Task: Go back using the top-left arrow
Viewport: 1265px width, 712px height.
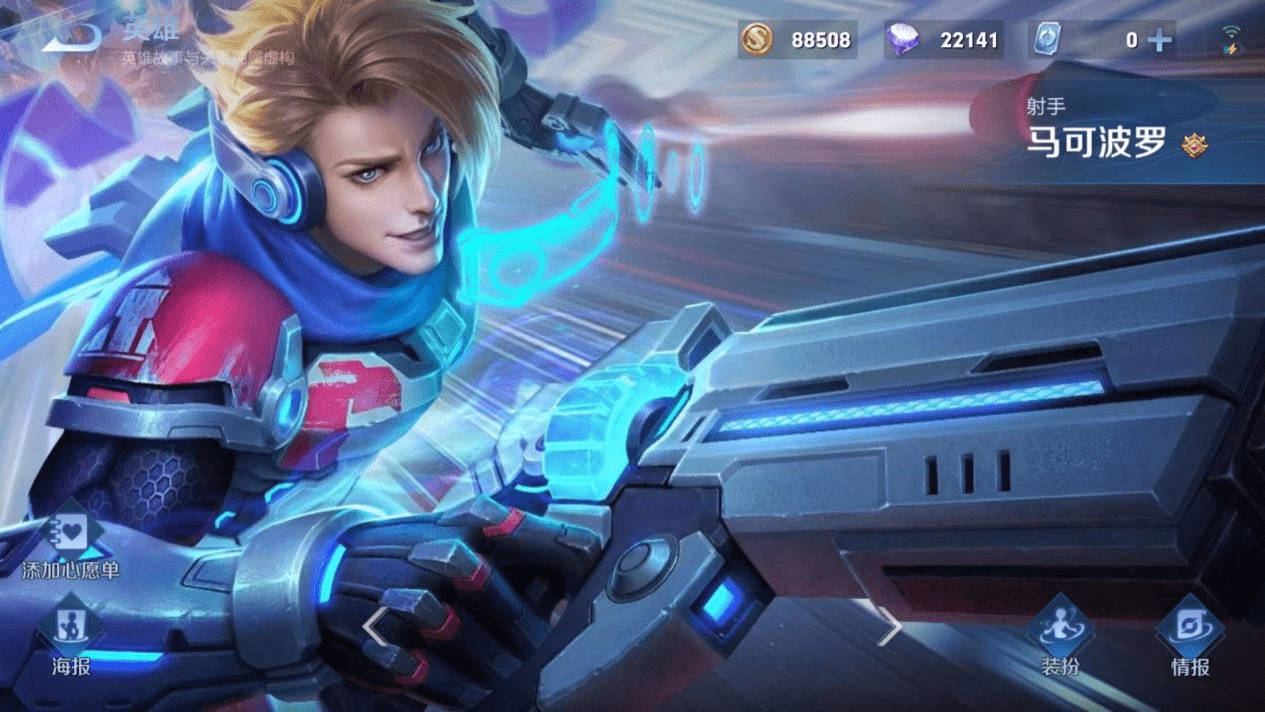Action: click(x=72, y=38)
